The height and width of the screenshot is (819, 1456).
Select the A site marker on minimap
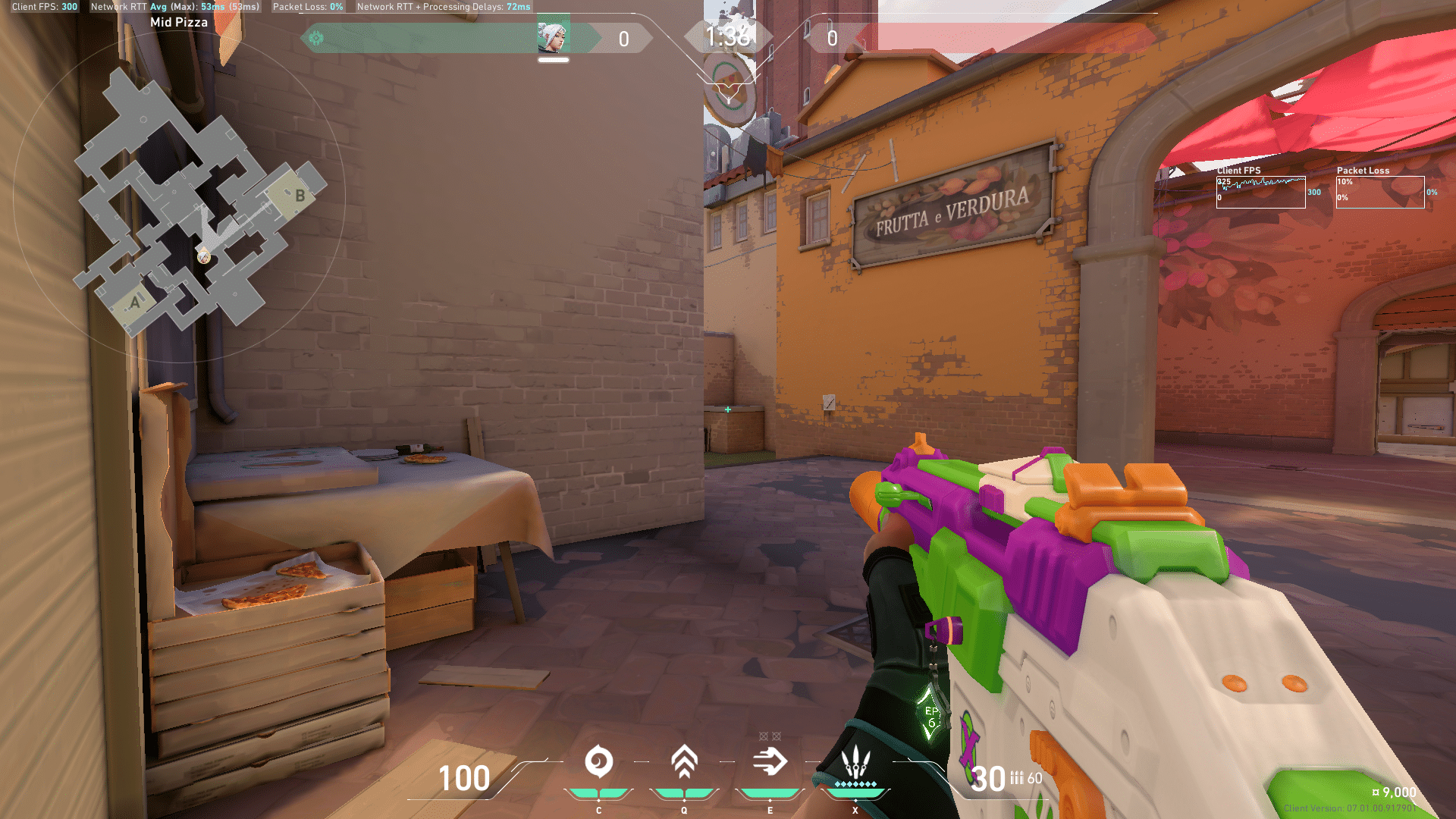(135, 302)
